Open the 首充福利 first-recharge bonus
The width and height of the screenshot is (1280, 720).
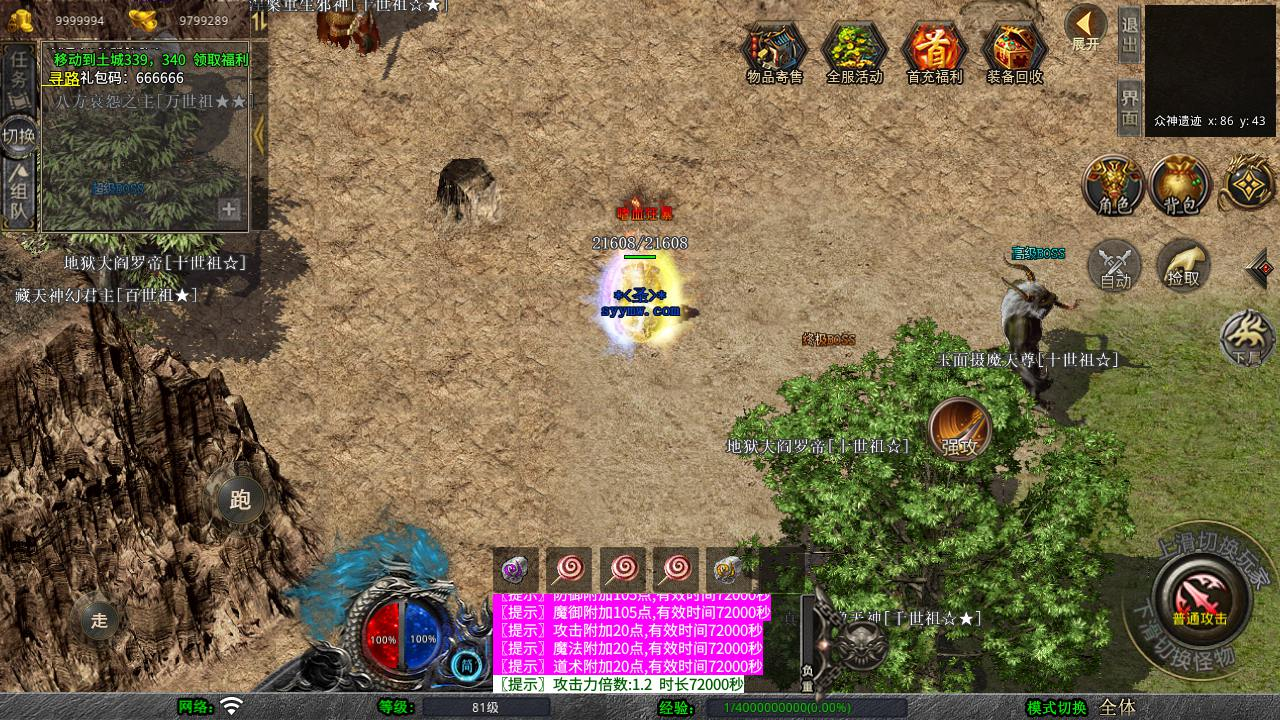pos(934,52)
